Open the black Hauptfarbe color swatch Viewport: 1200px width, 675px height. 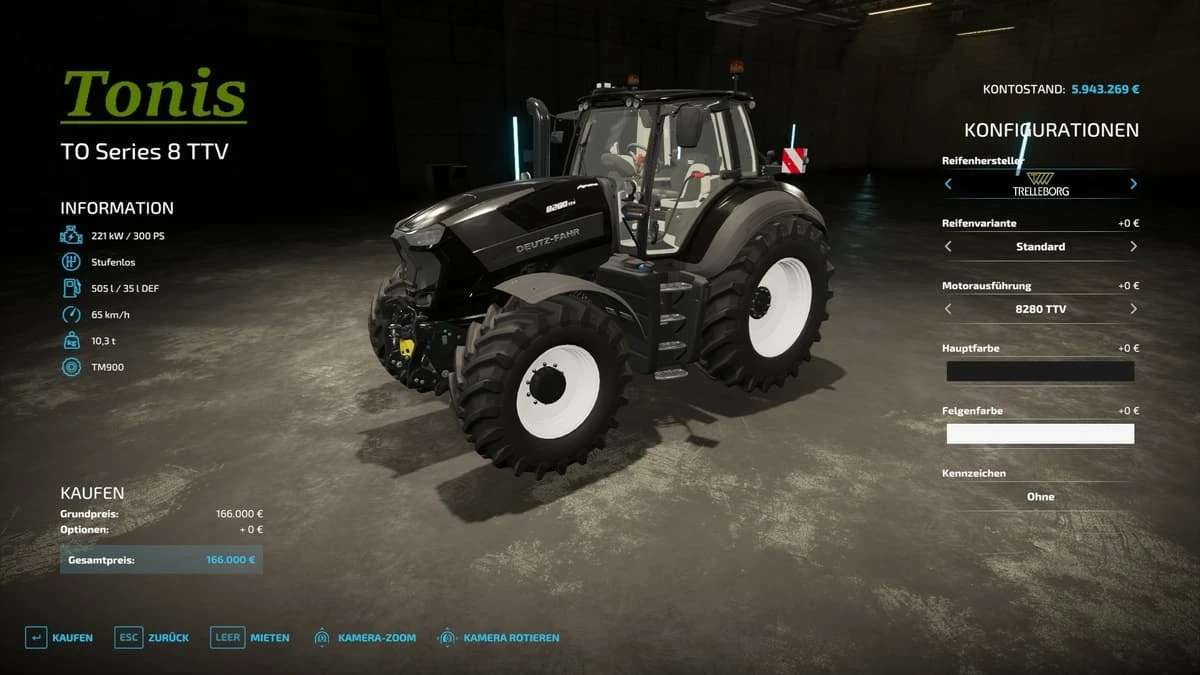pos(1040,371)
